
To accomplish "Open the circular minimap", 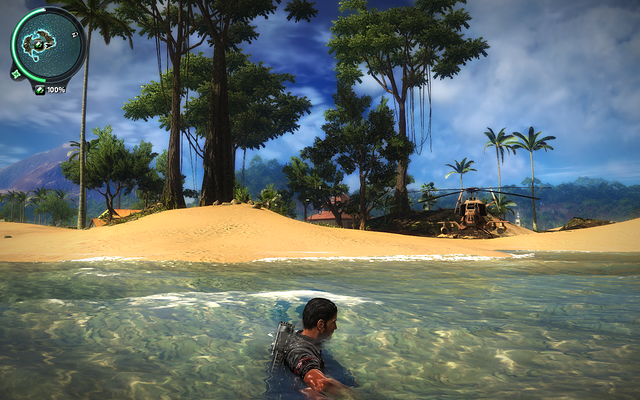I will tap(46, 44).
